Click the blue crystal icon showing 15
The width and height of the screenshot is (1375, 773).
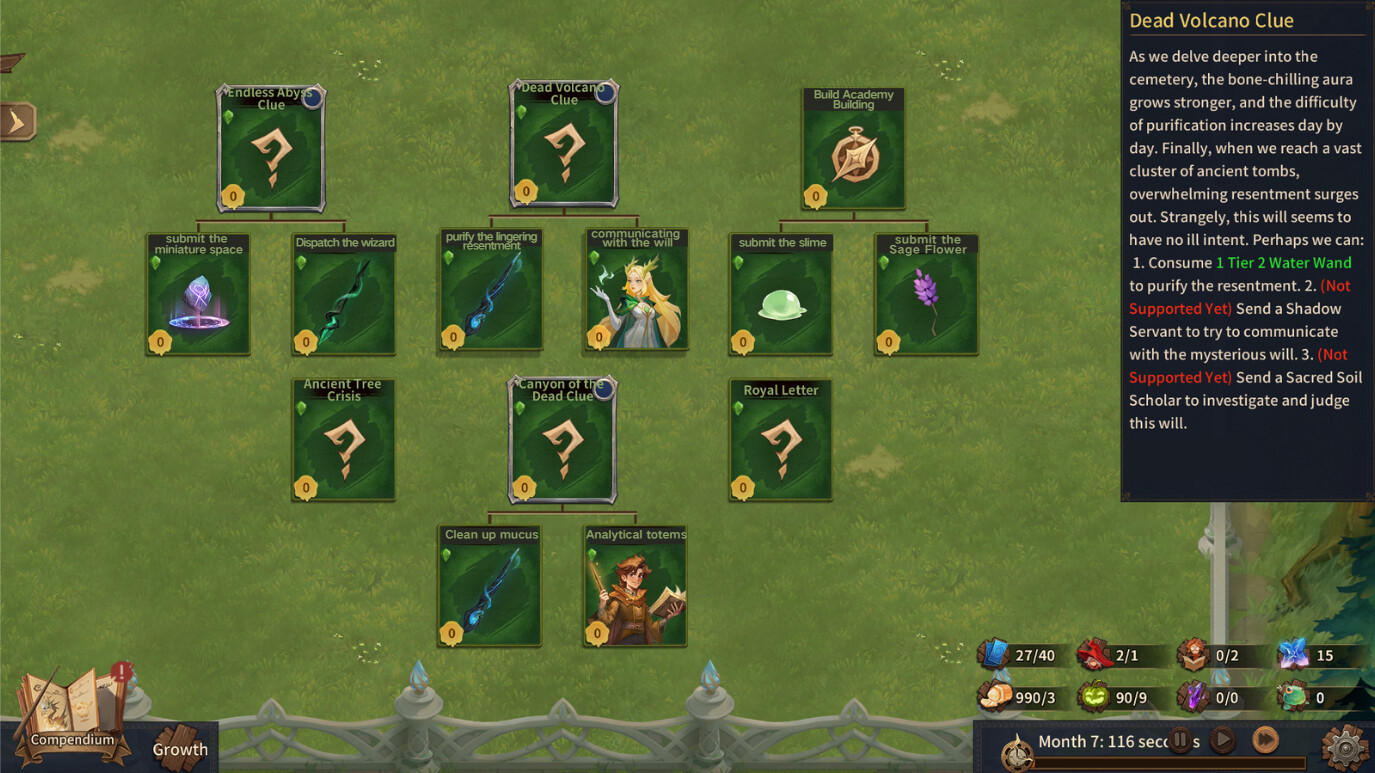coord(1293,655)
